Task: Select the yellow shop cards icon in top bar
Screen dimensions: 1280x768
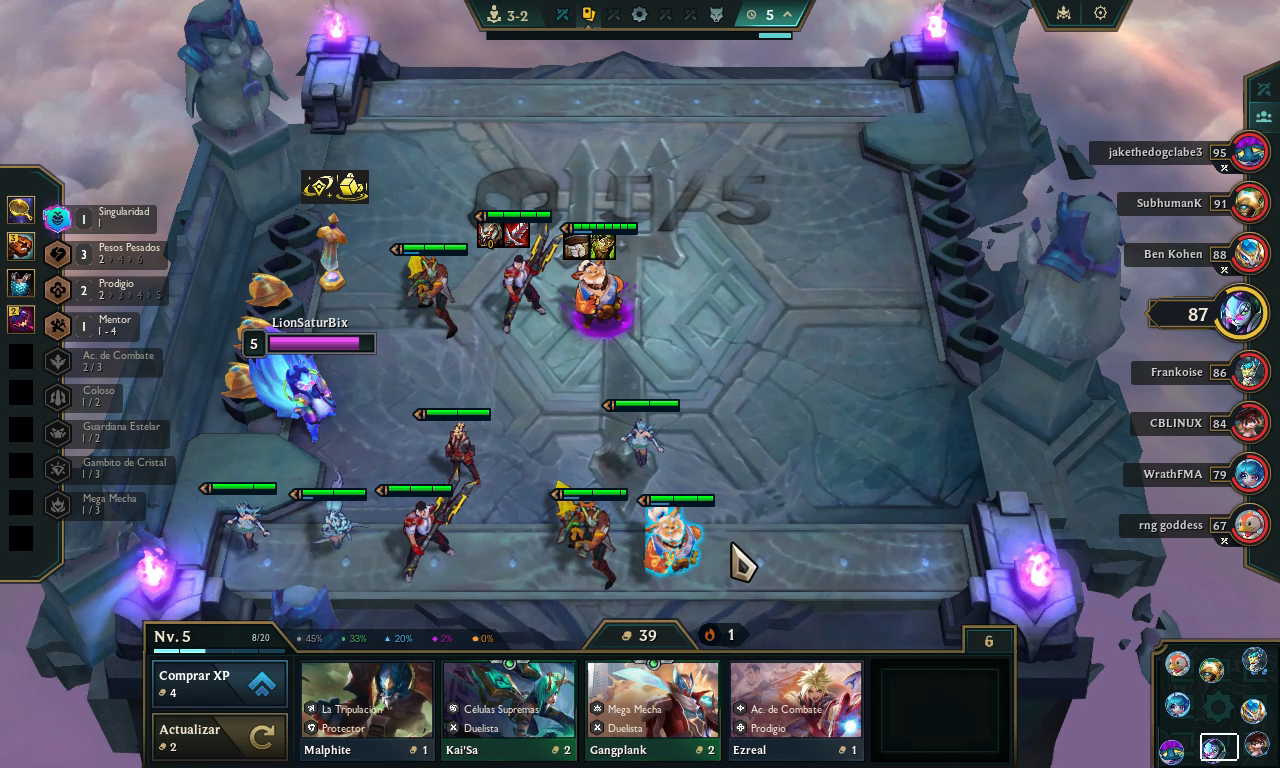Action: (589, 15)
